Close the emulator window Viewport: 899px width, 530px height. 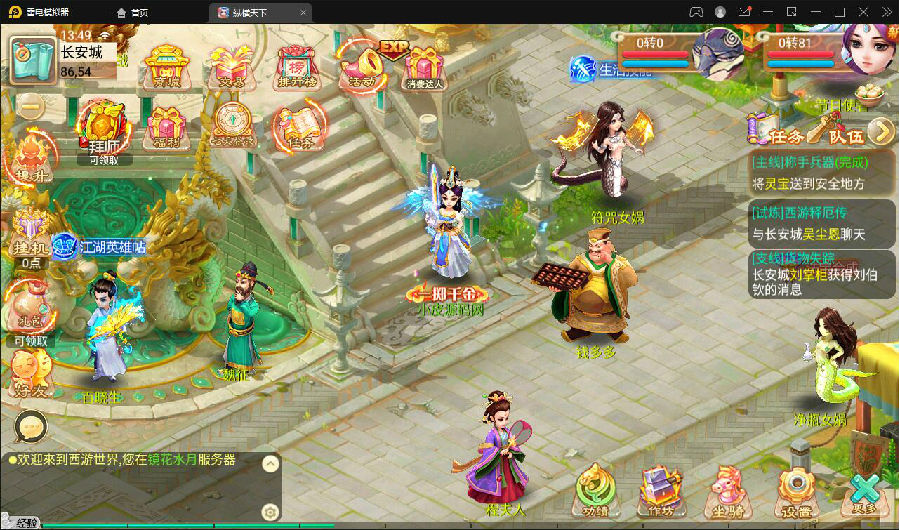[x=885, y=11]
